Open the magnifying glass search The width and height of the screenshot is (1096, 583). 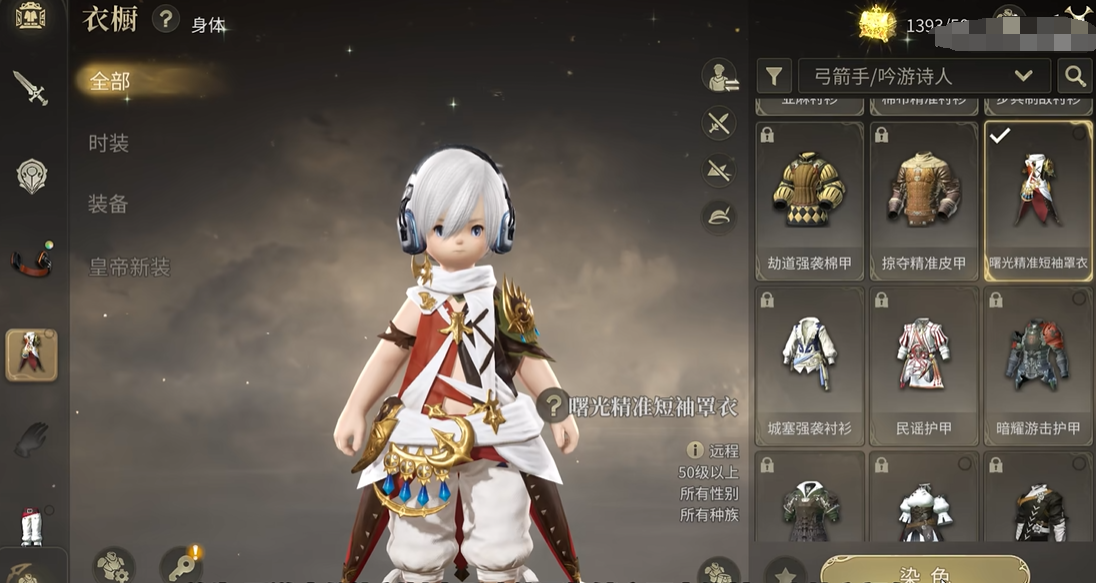tap(1075, 76)
